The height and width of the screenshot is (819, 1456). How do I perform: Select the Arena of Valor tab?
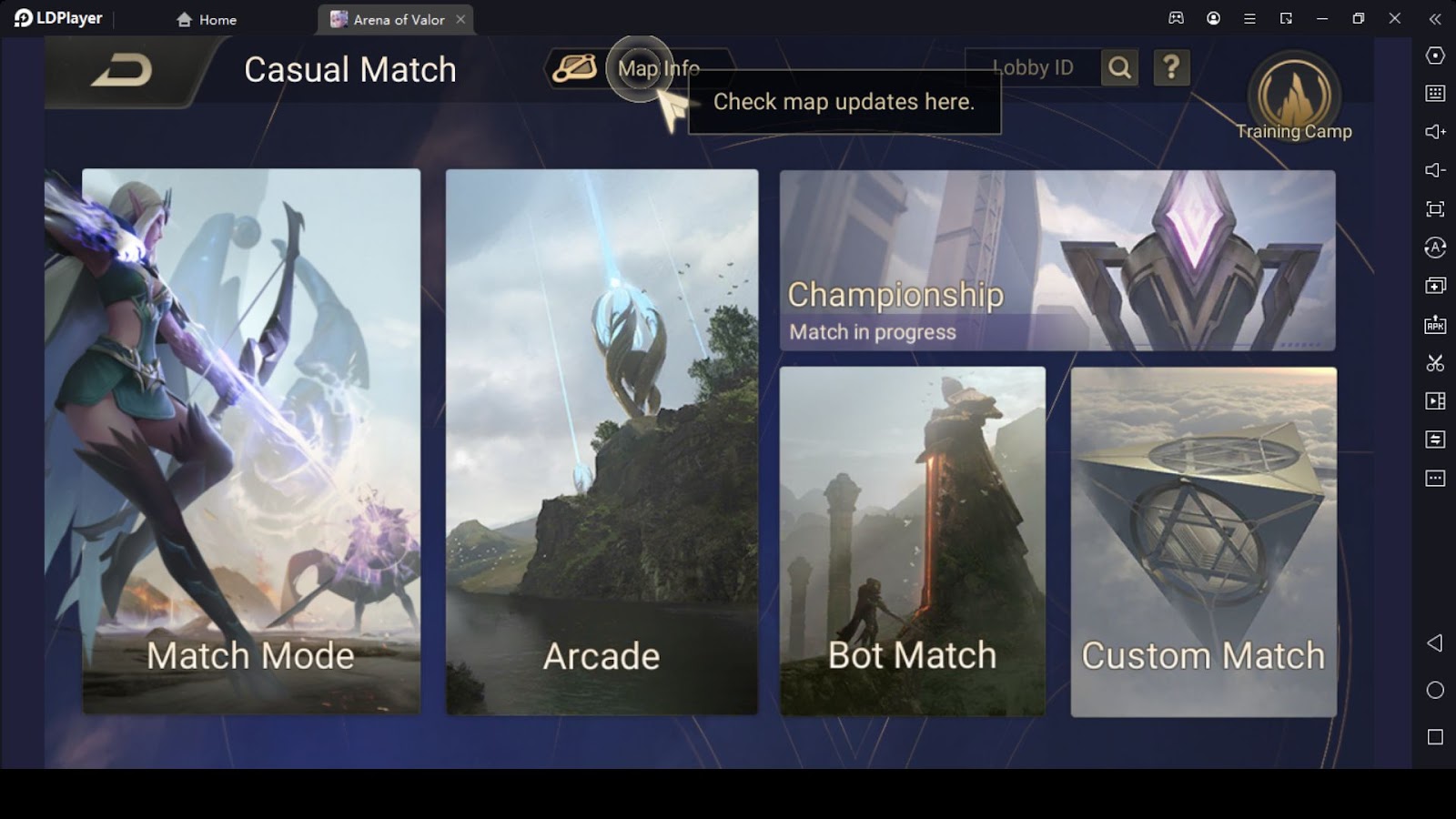click(391, 18)
